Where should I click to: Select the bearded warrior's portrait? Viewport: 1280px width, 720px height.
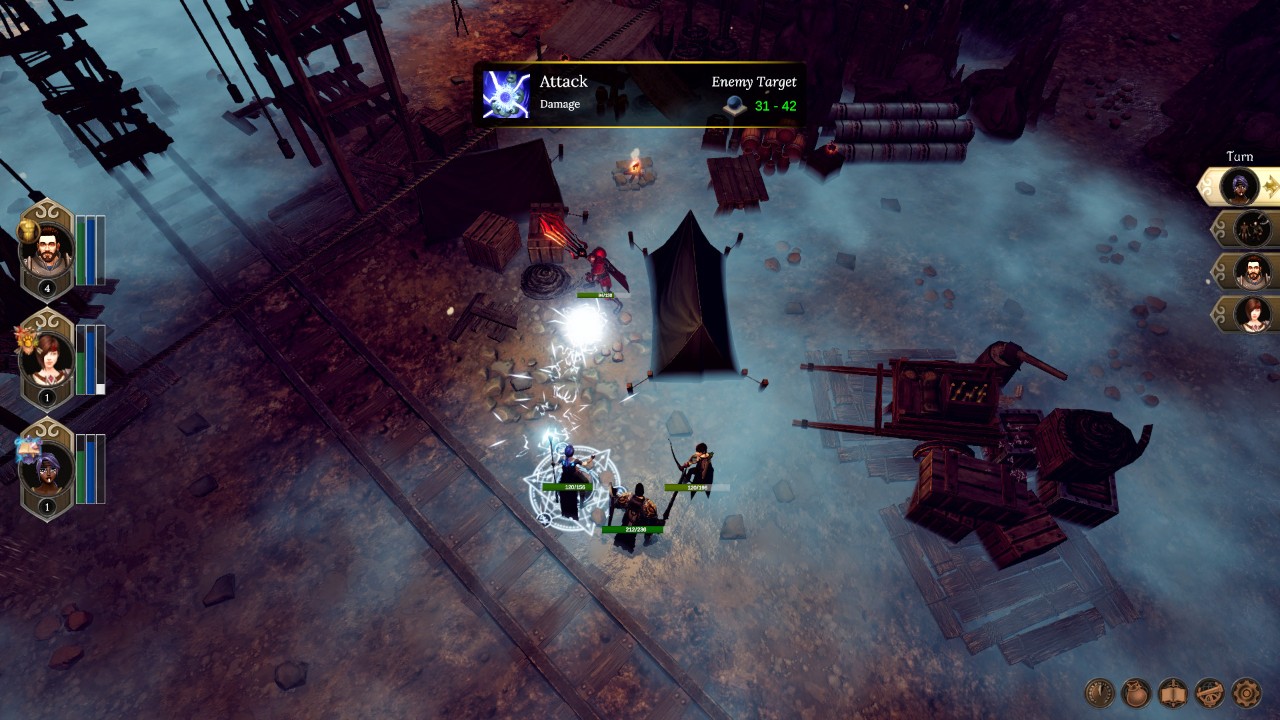point(47,250)
